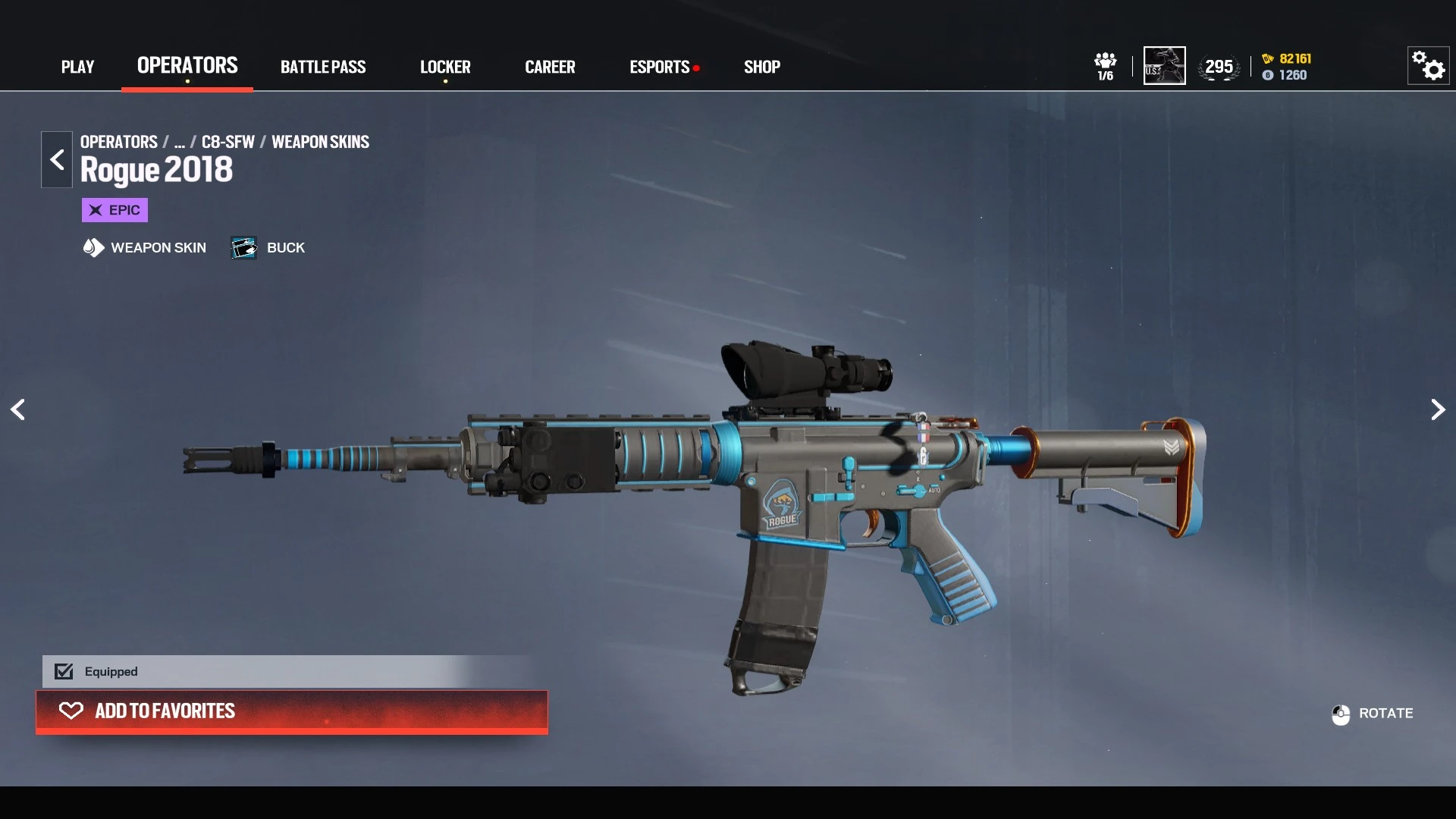Open the PLAY tab
This screenshot has height=819, width=1456.
[x=77, y=67]
